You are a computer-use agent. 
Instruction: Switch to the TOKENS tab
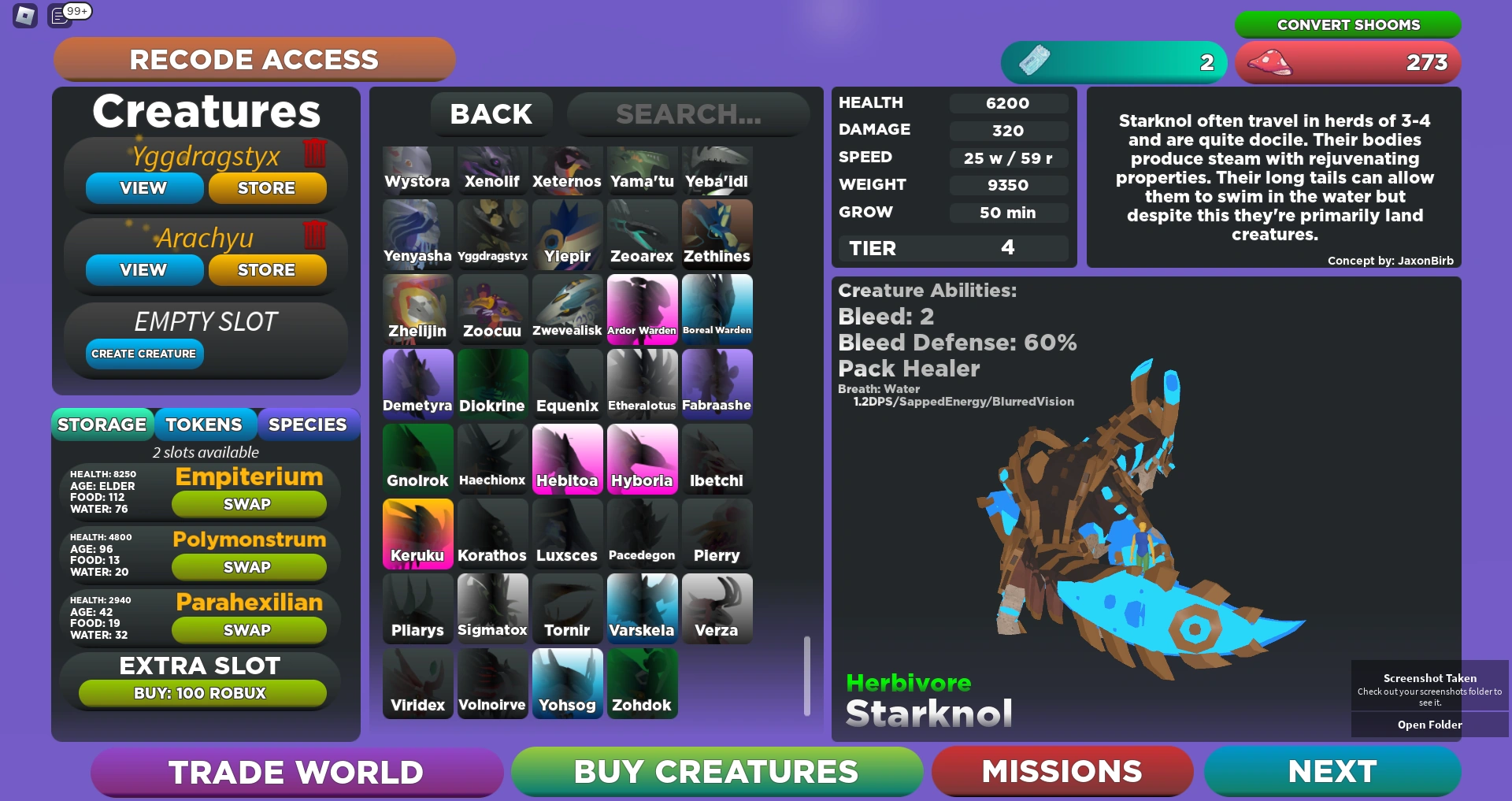click(205, 424)
